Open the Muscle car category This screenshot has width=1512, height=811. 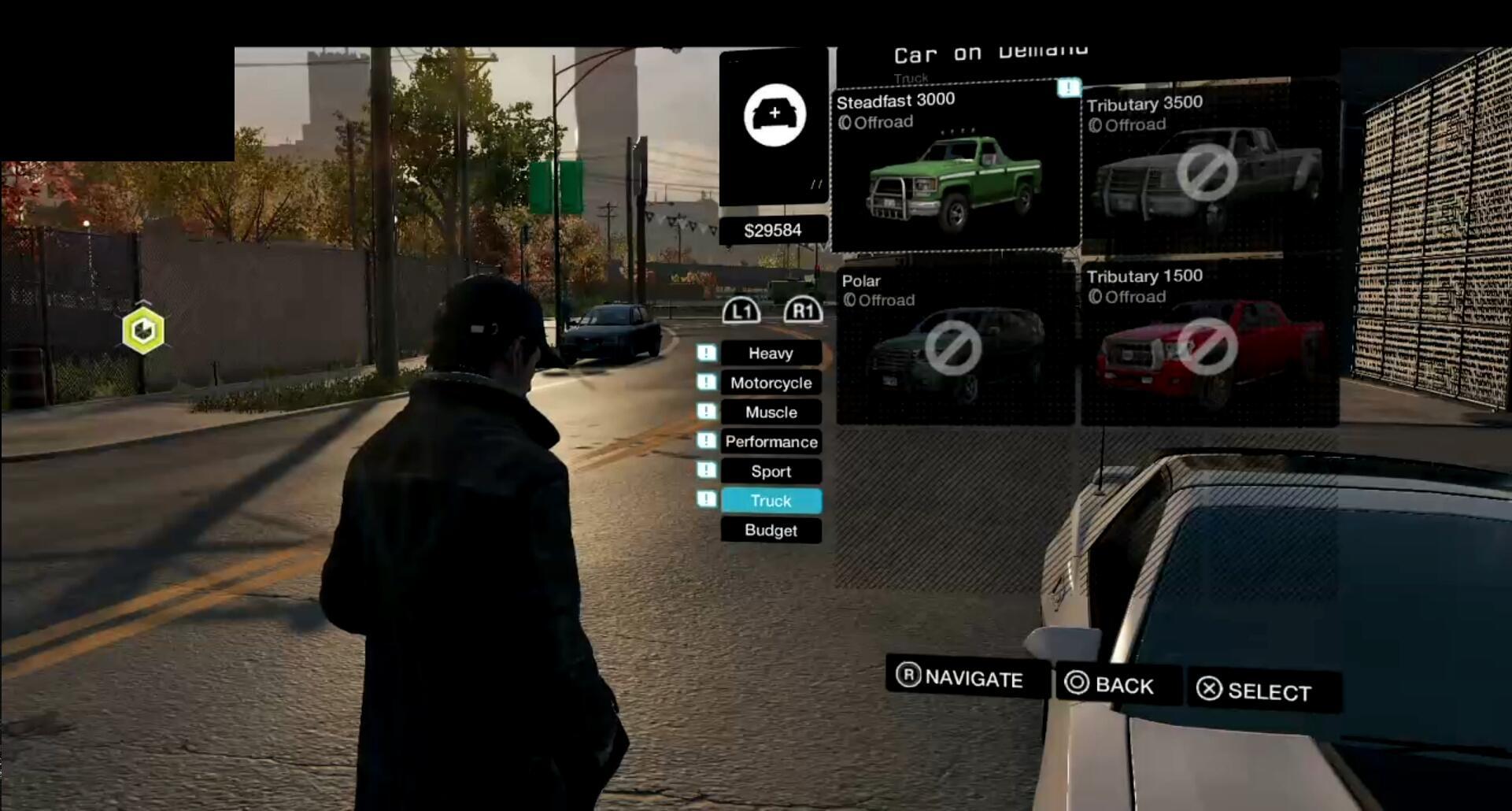pos(771,412)
